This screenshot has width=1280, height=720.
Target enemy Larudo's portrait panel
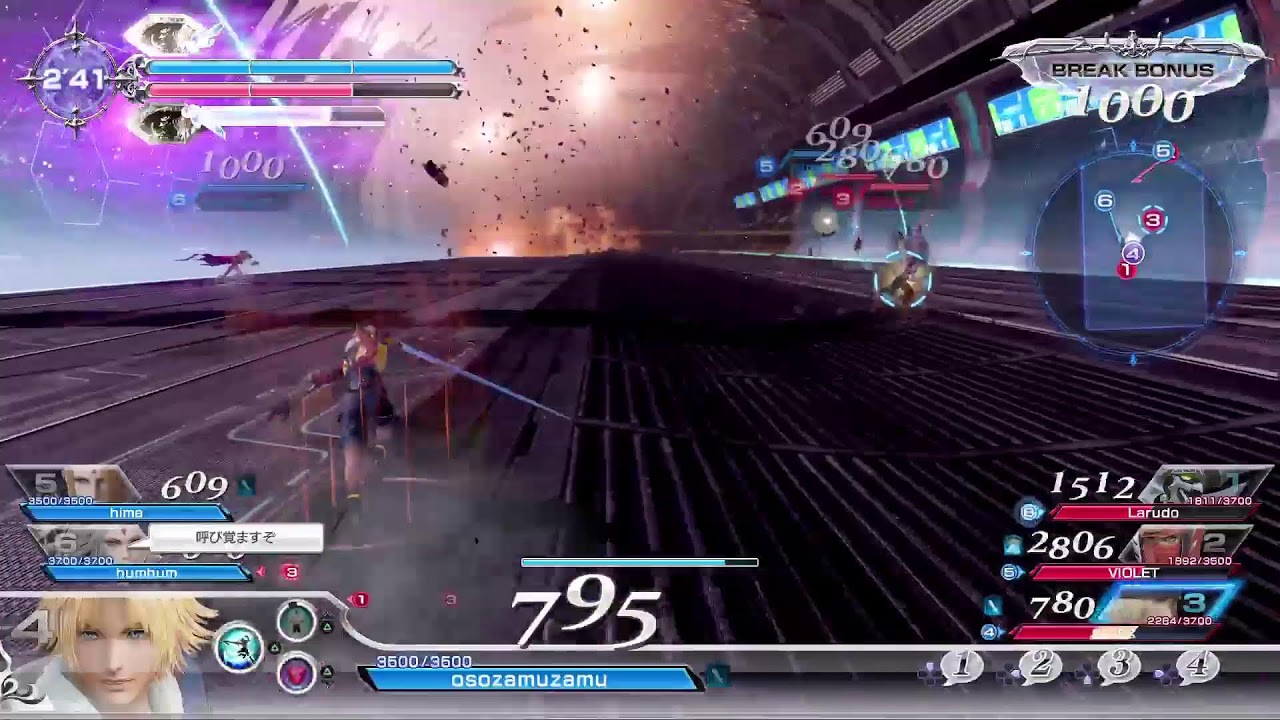[1200, 486]
